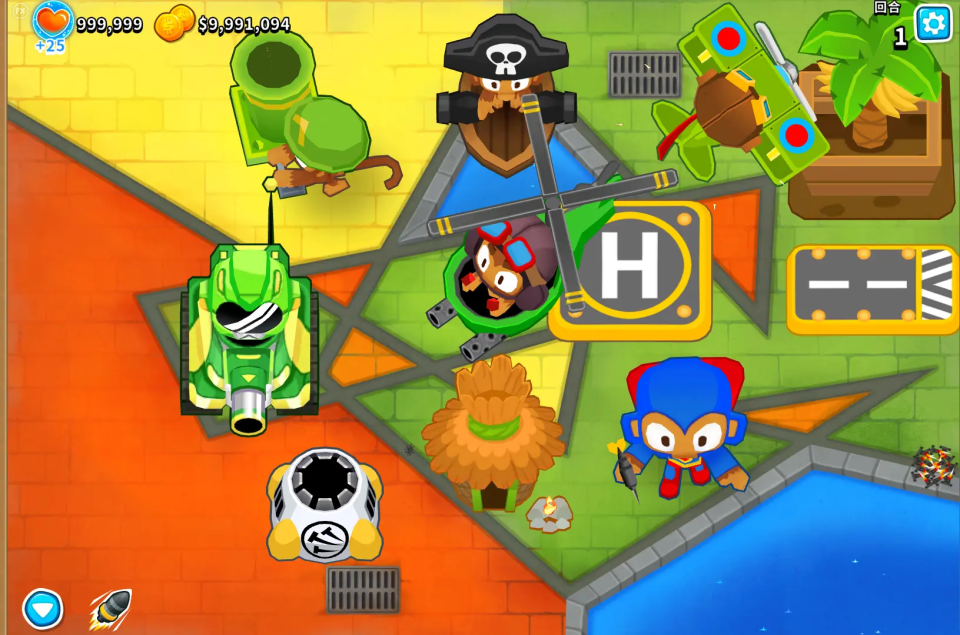Toggle the faint FX button
The height and width of the screenshot is (635, 960).
click(x=20, y=11)
